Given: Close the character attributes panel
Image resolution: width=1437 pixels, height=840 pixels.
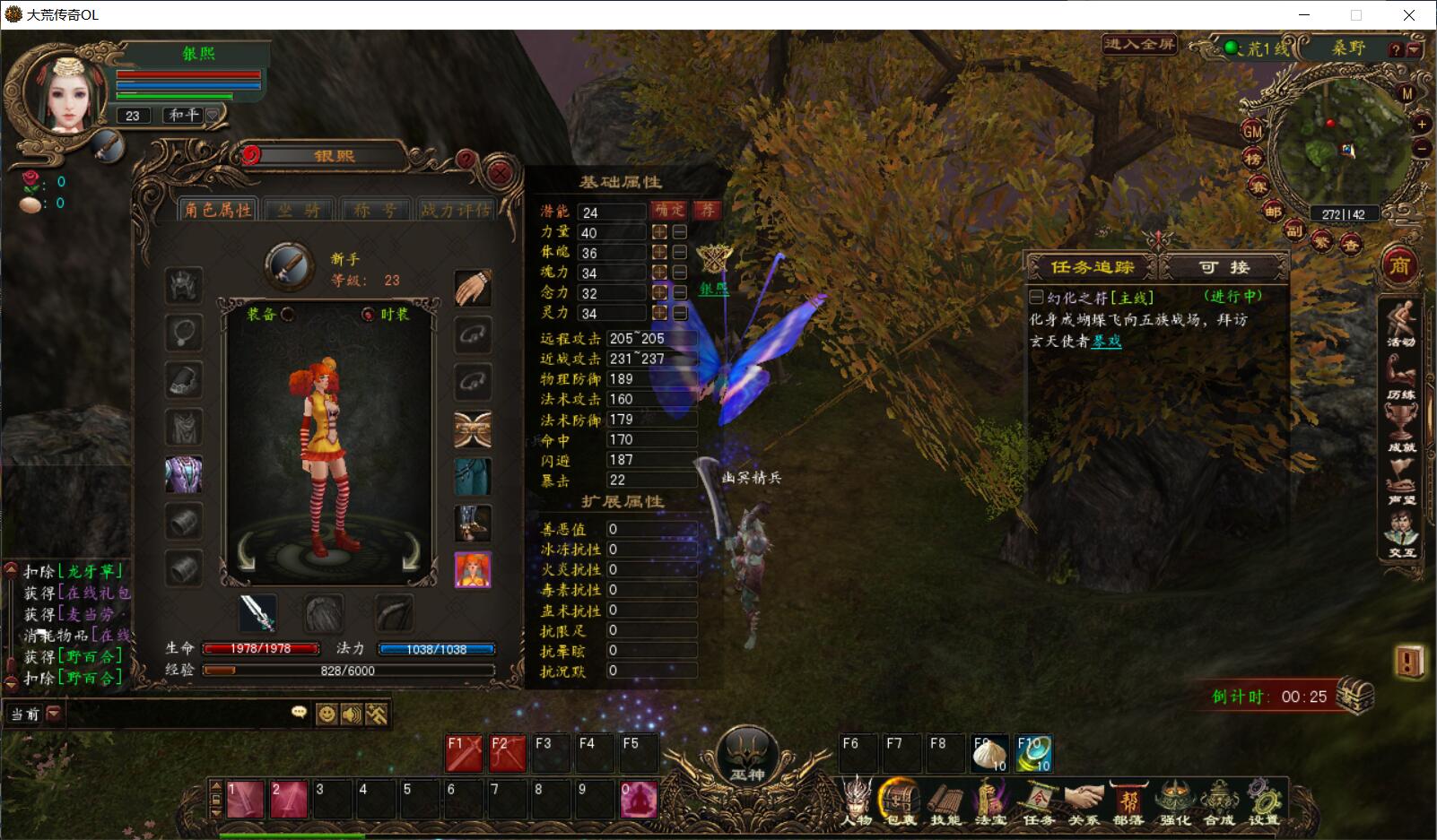Looking at the screenshot, I should [x=501, y=173].
